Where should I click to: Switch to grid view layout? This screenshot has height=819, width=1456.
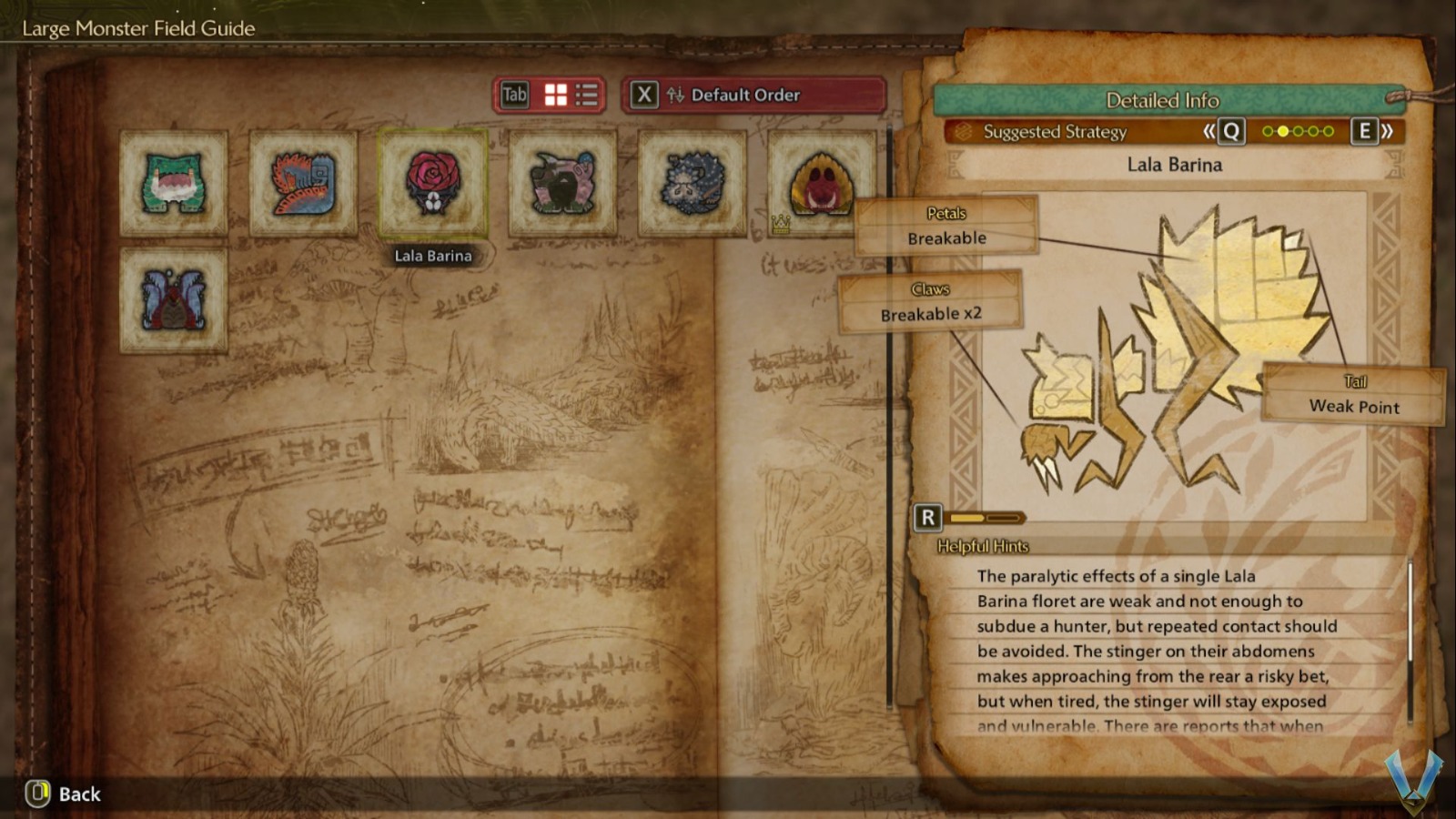pyautogui.click(x=555, y=95)
